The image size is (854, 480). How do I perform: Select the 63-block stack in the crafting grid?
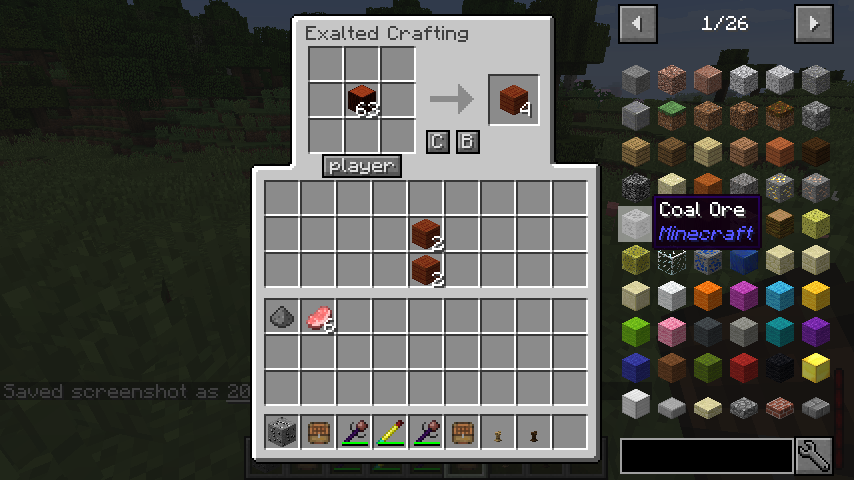362,100
